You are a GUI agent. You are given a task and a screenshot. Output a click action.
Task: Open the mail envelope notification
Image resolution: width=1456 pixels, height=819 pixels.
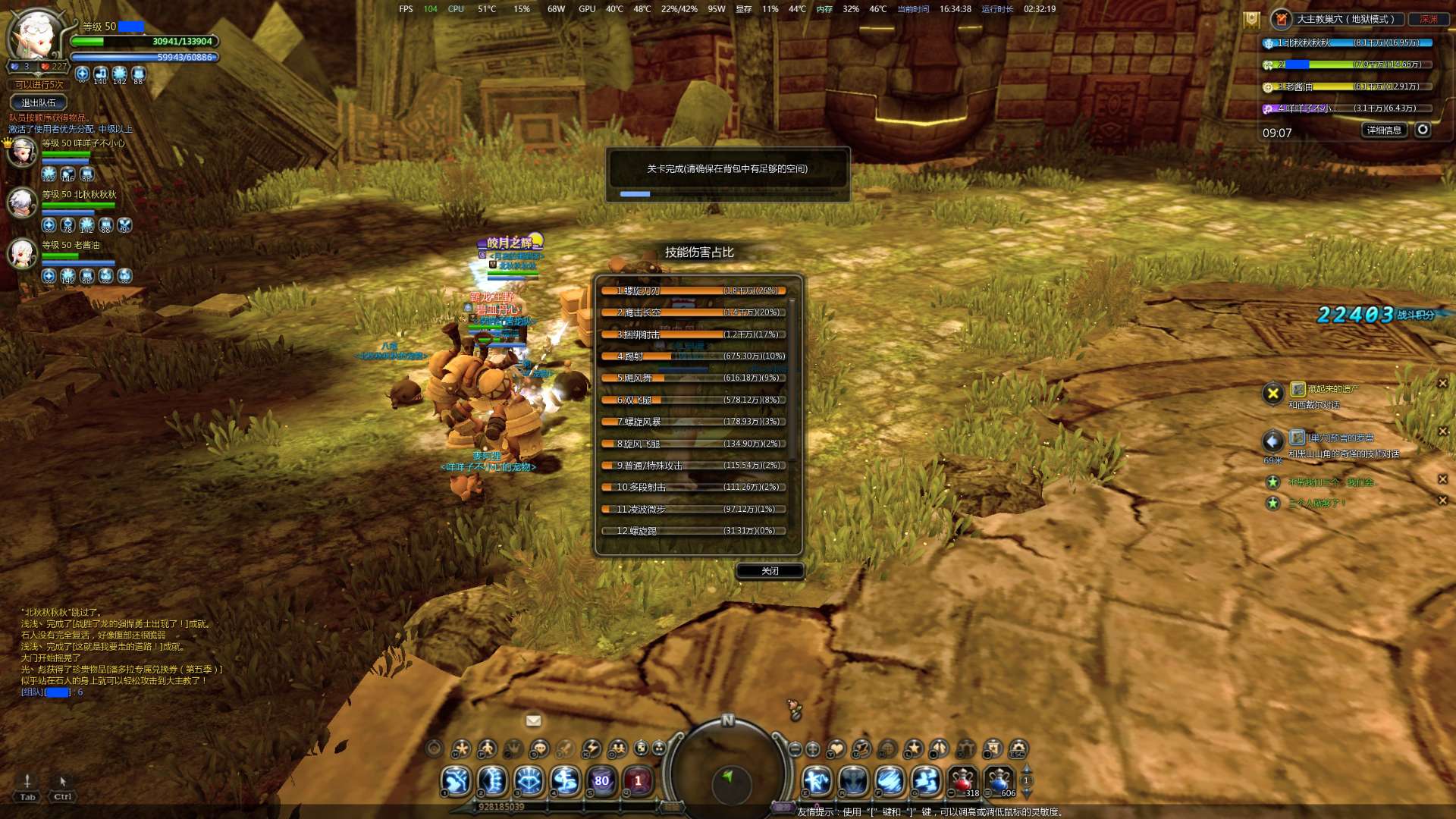coord(533,720)
